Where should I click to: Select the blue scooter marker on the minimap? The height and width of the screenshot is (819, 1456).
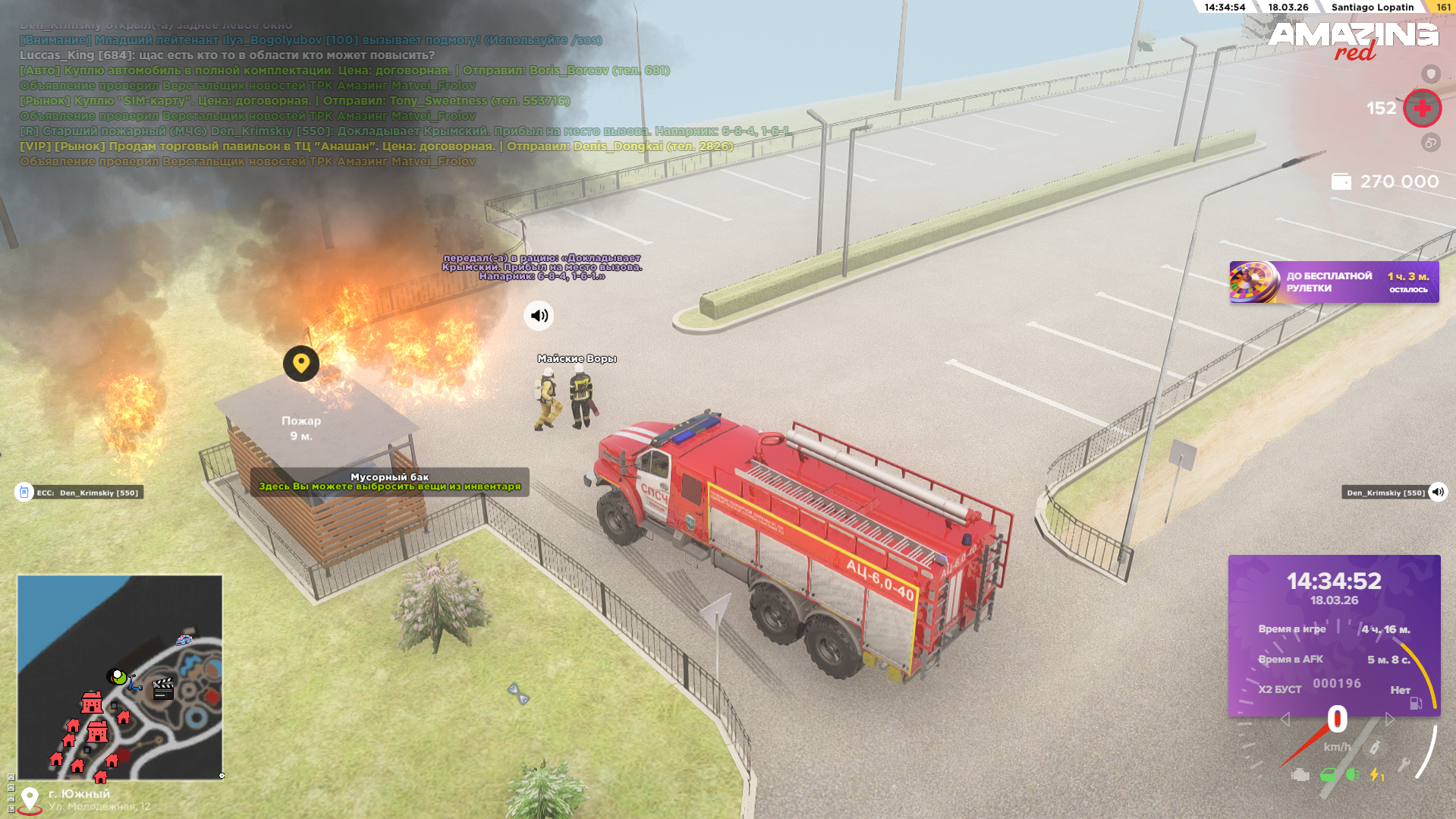click(134, 682)
